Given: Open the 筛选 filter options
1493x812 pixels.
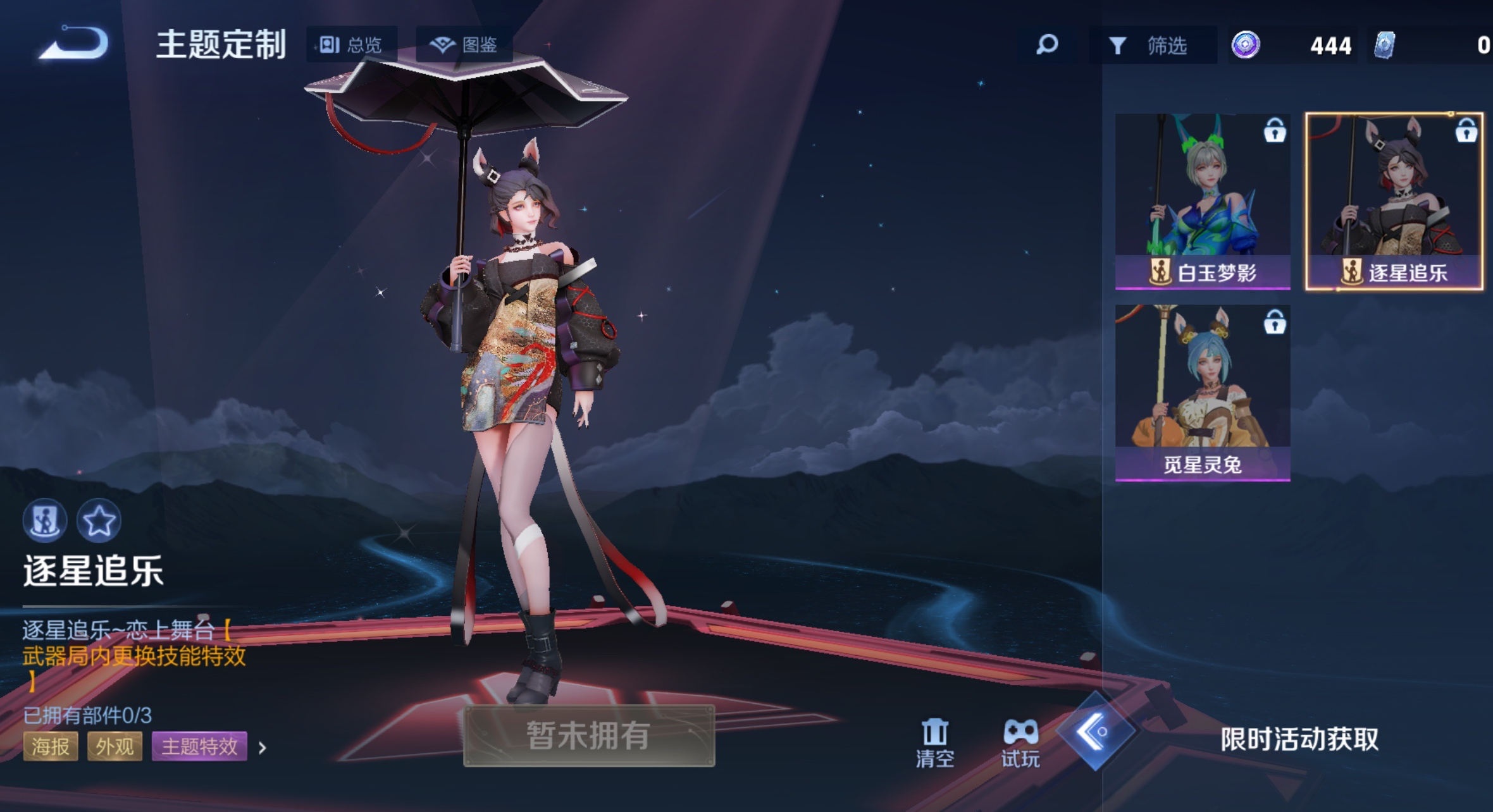Looking at the screenshot, I should click(1149, 46).
